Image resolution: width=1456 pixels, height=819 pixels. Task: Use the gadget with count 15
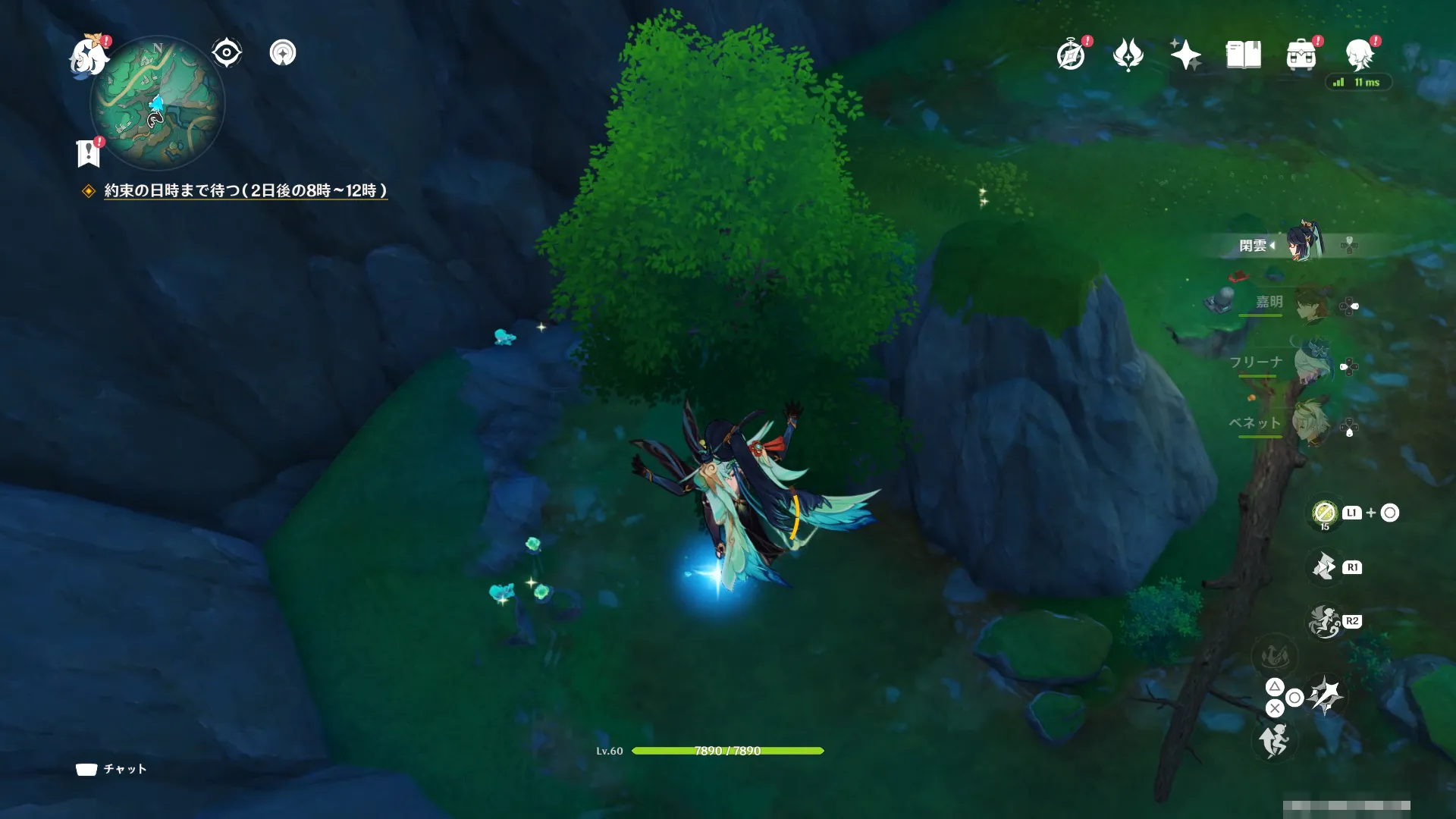(x=1324, y=513)
